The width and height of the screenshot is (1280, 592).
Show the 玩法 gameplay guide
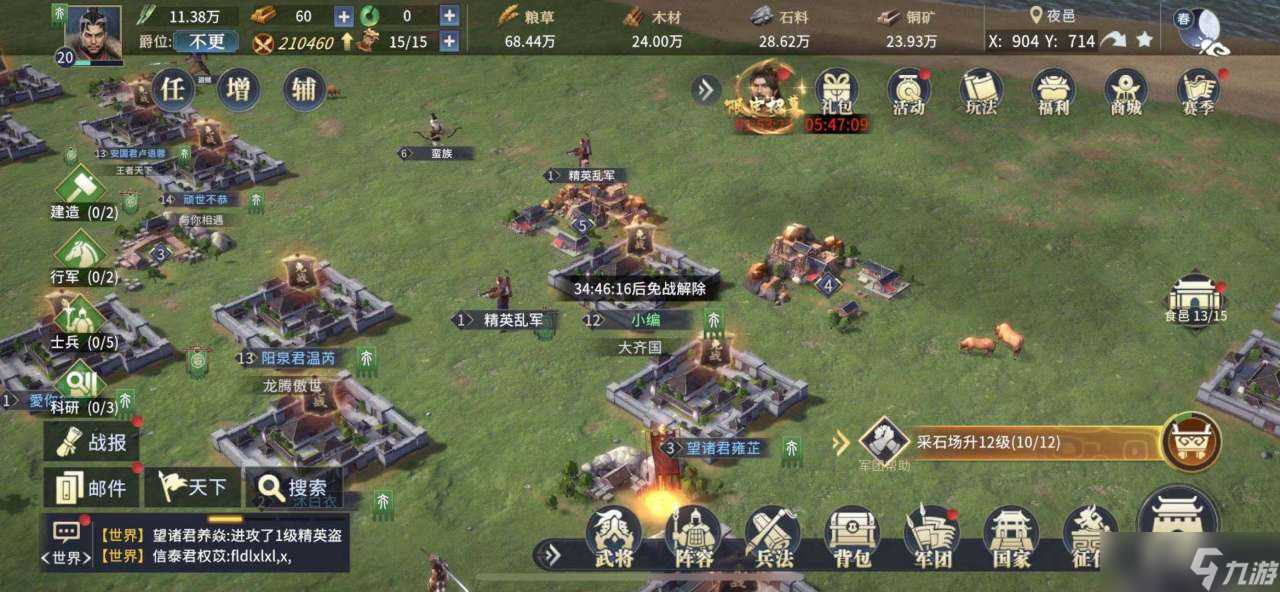tap(980, 92)
